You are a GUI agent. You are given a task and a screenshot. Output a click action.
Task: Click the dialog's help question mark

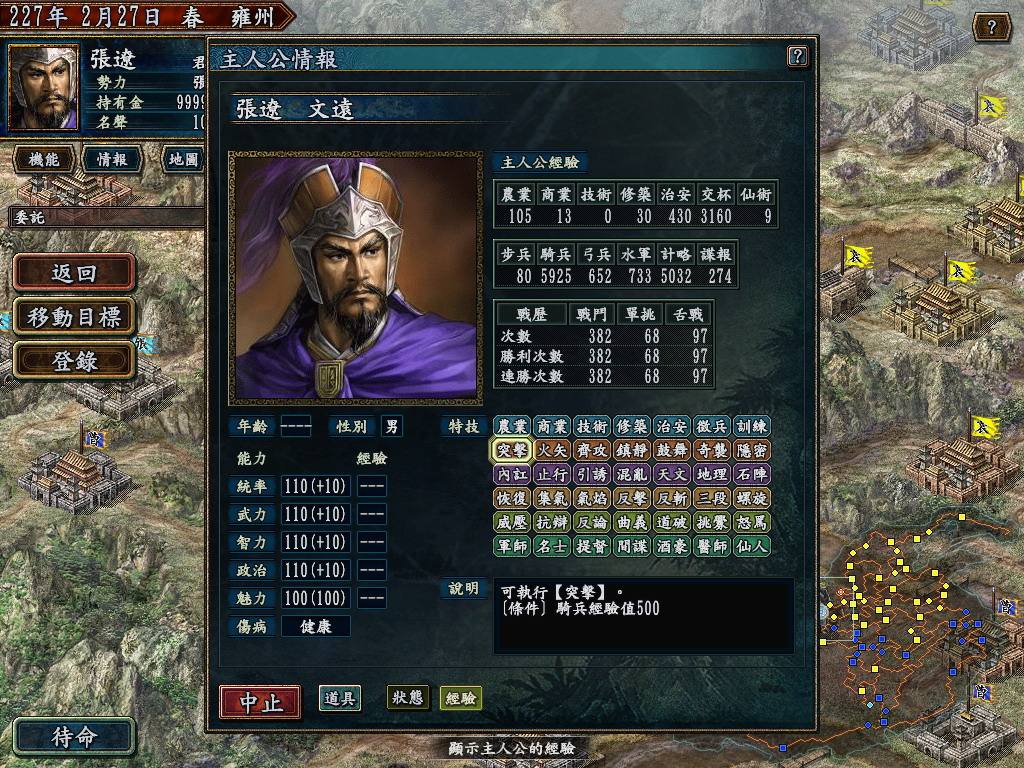click(797, 56)
